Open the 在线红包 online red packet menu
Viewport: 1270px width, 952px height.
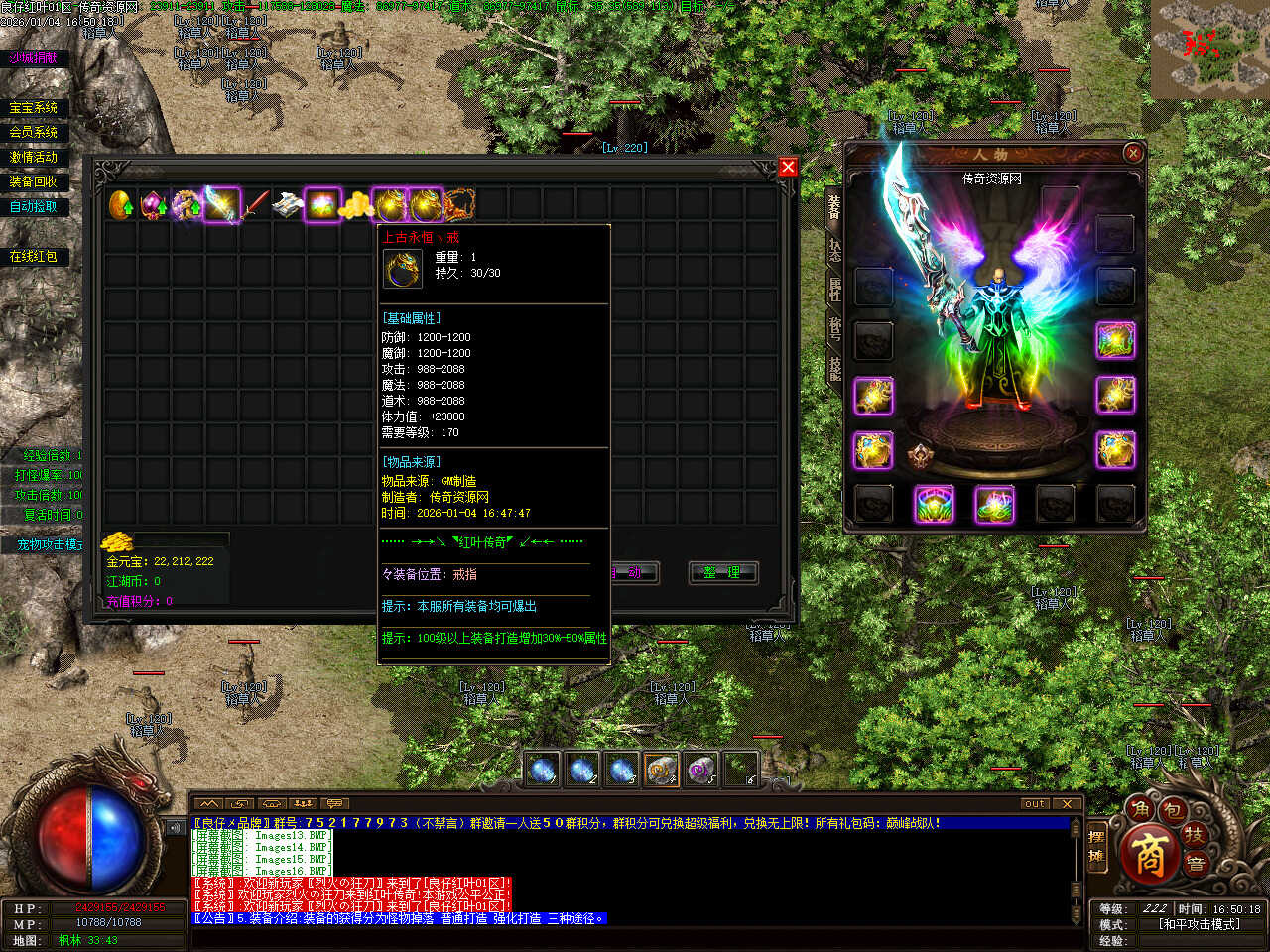[34, 256]
